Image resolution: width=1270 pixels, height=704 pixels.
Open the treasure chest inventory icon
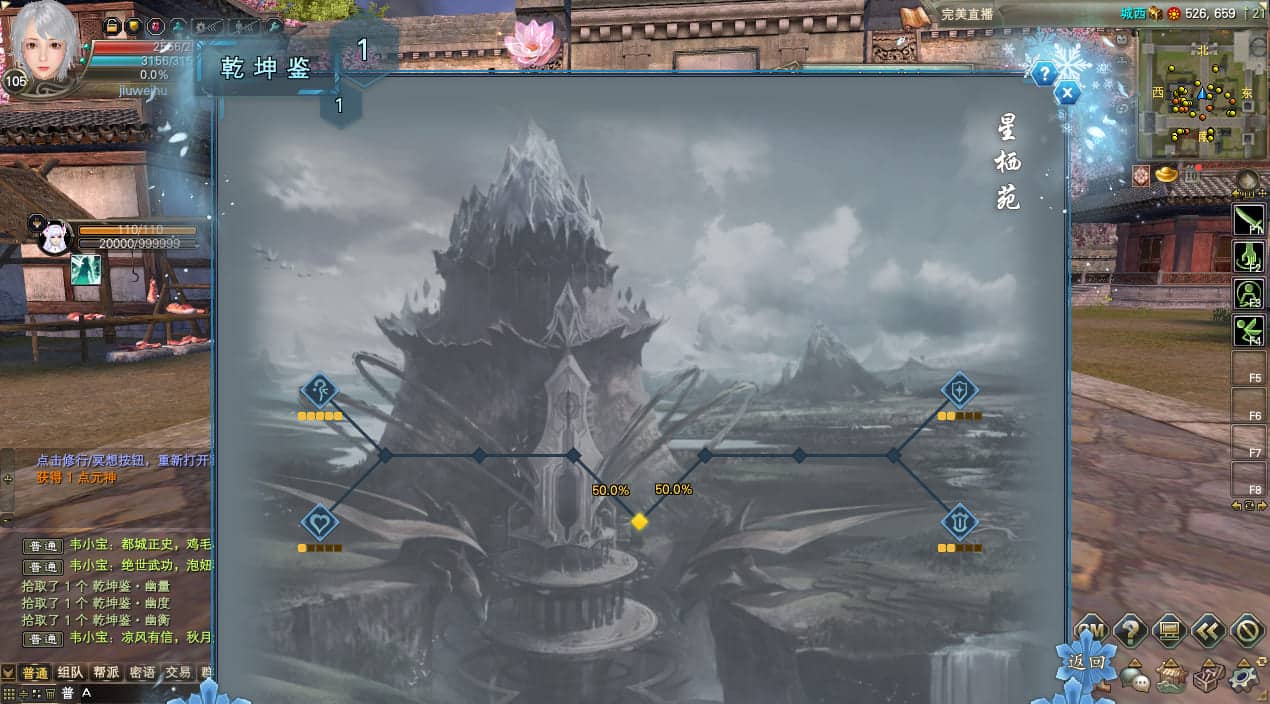pos(1208,677)
